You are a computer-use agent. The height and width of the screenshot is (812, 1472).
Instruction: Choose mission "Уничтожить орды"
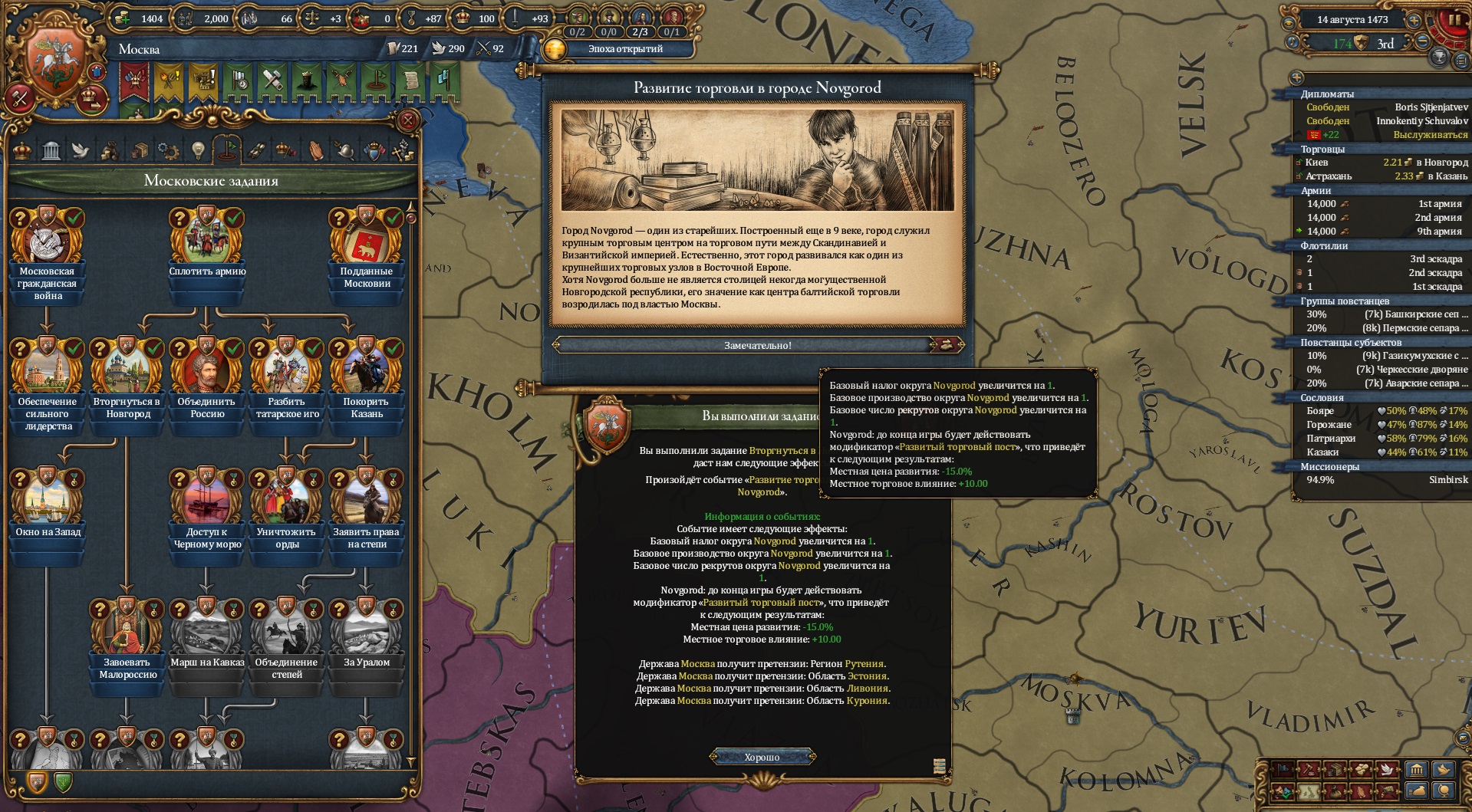[287, 503]
